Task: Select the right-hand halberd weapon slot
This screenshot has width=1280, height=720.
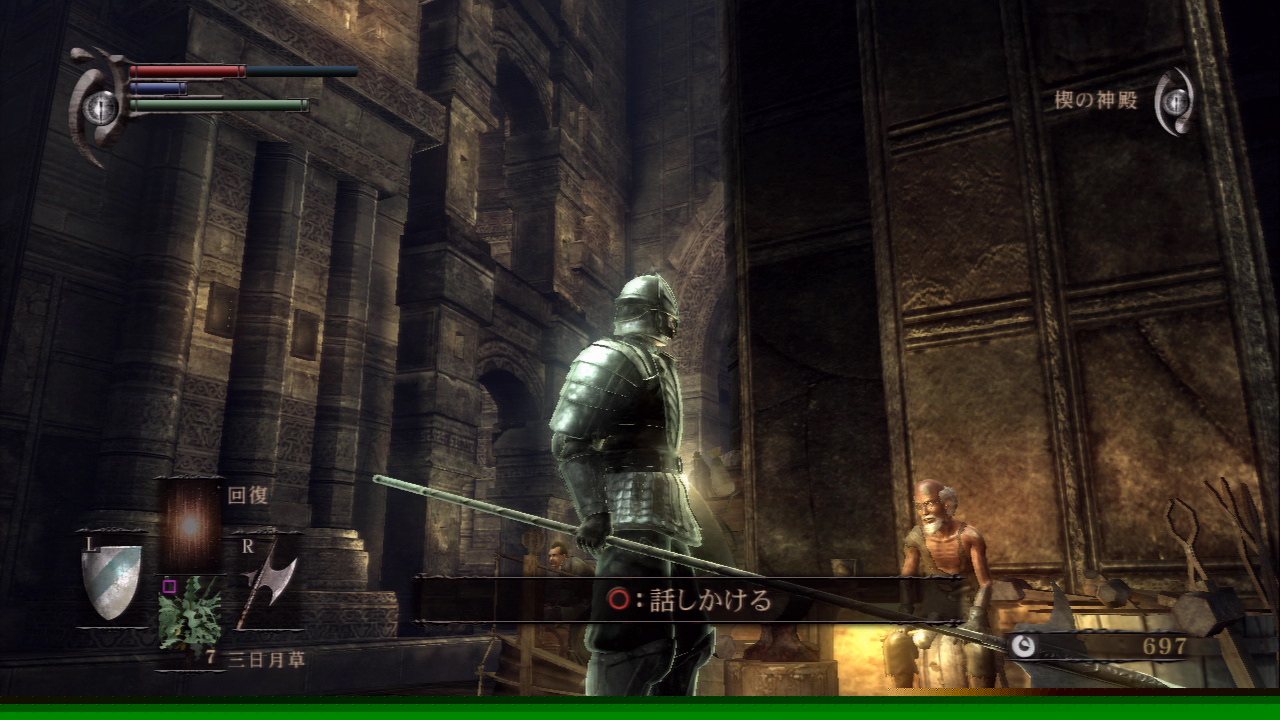Action: (267, 585)
